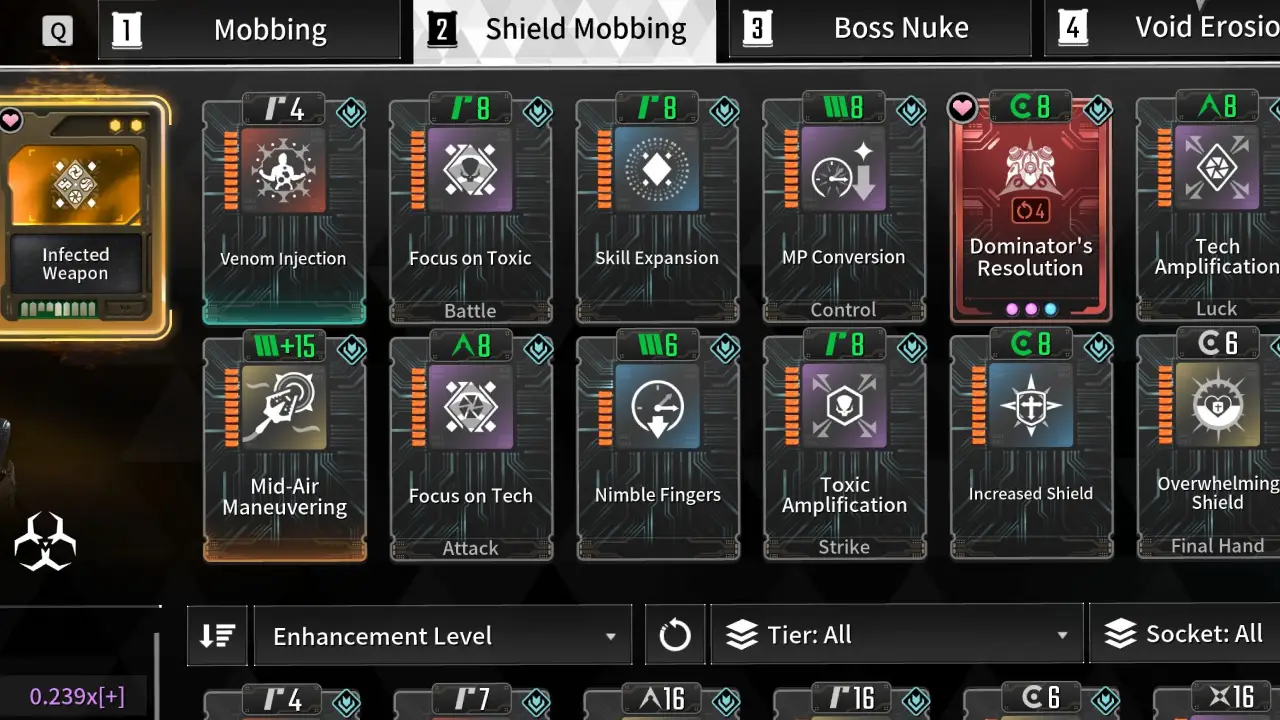The height and width of the screenshot is (720, 1280).
Task: Switch to the Mobbing preset tab
Action: [x=255, y=29]
